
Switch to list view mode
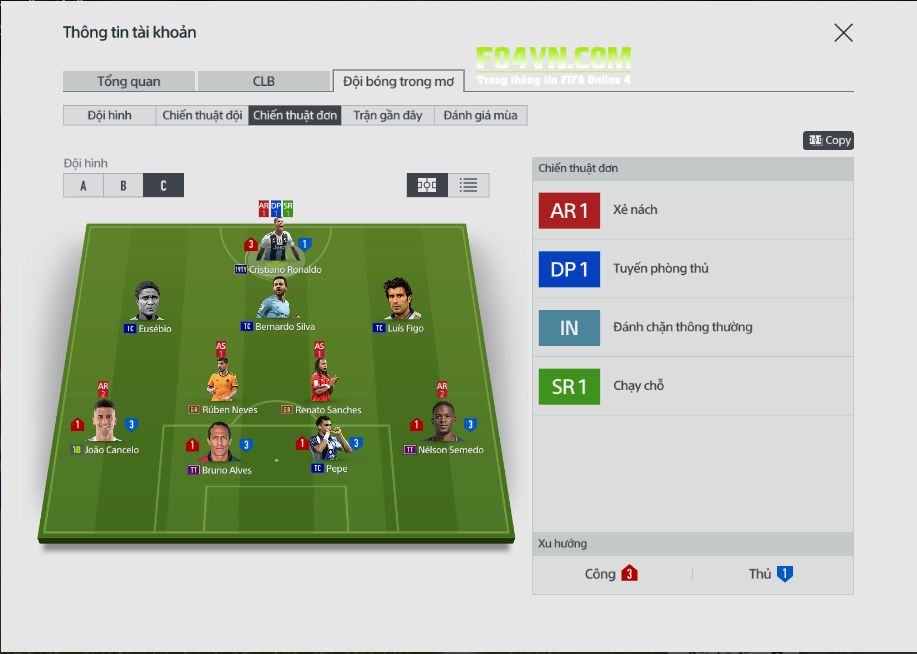point(468,185)
